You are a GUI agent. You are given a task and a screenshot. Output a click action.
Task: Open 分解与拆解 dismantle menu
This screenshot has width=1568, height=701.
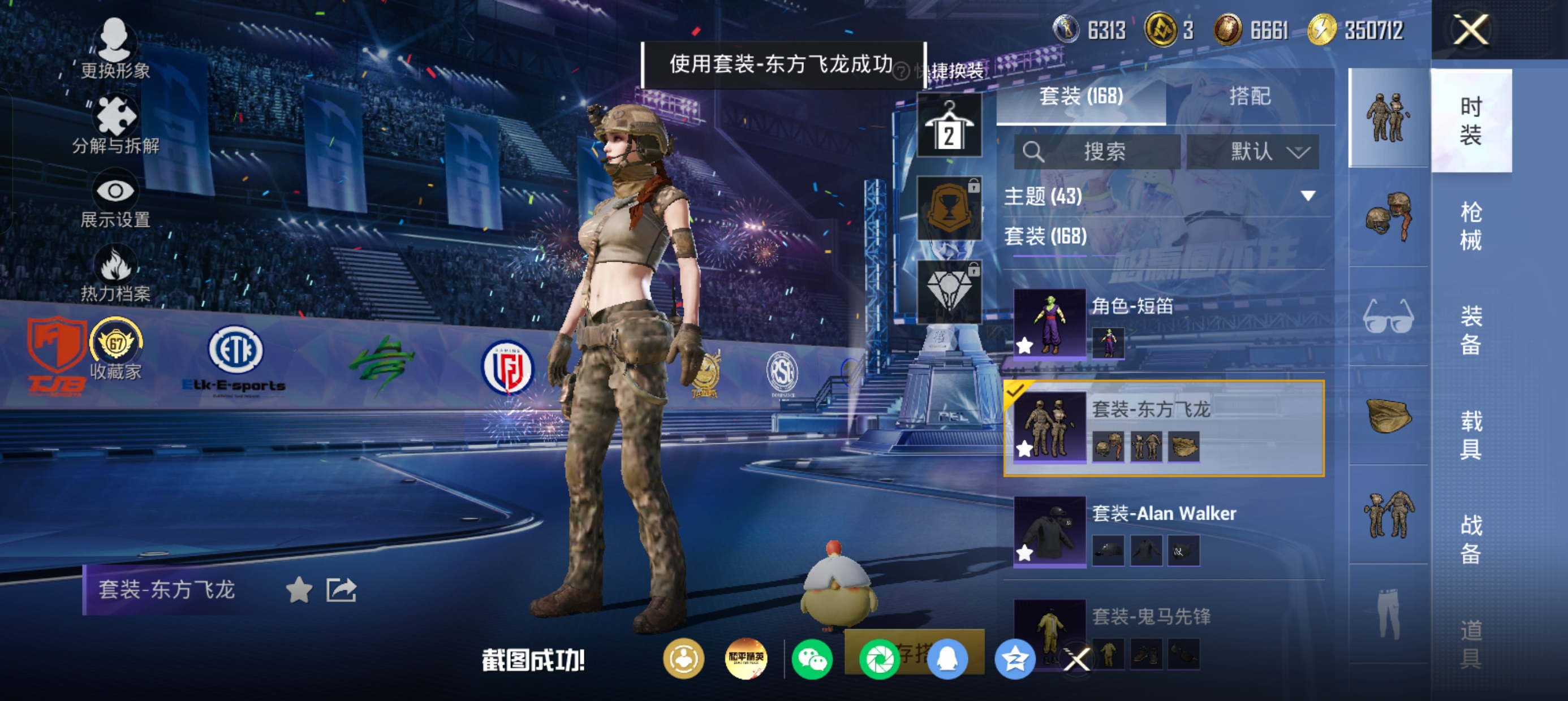tap(115, 125)
